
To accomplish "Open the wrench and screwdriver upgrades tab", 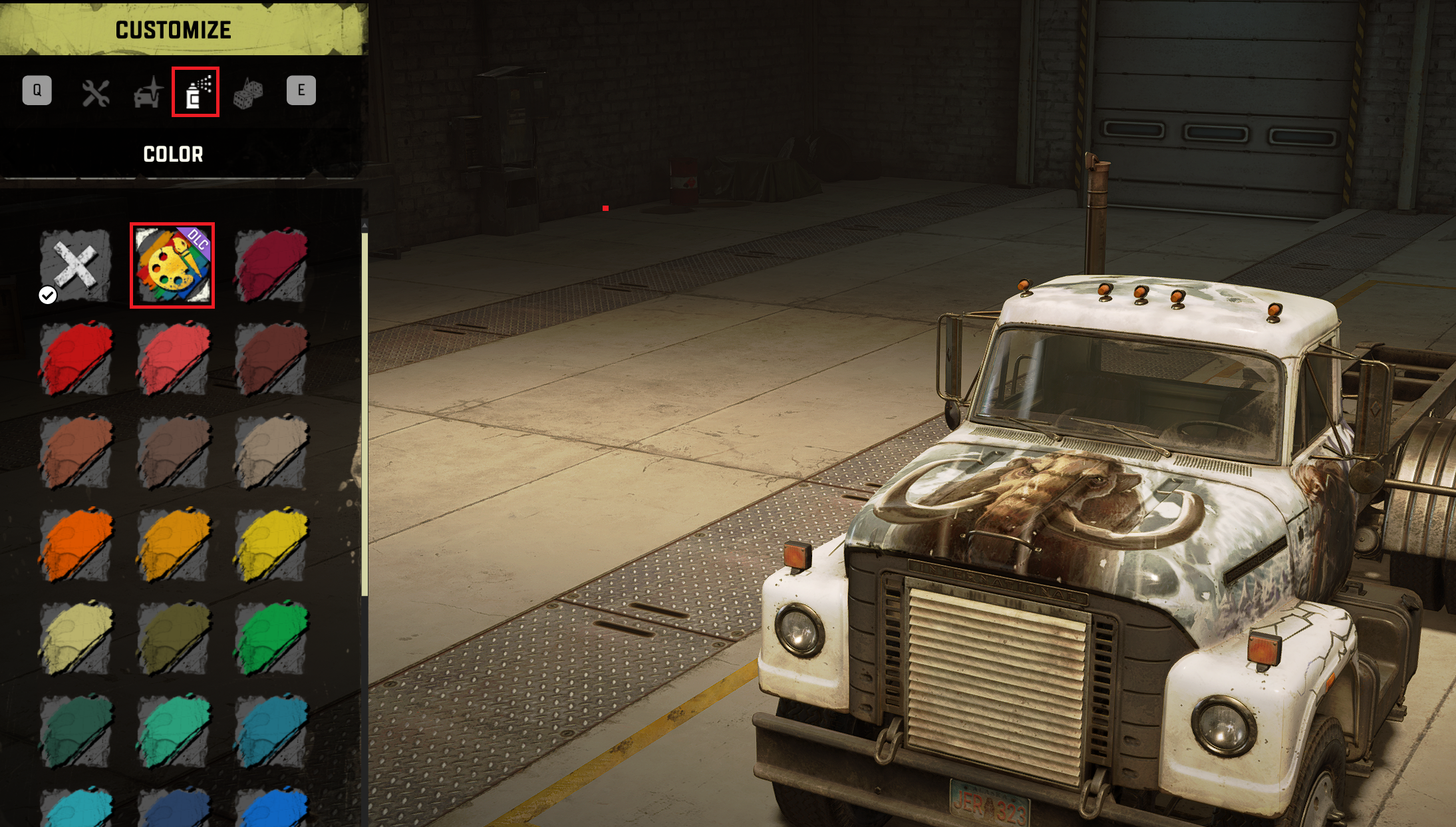I will tap(96, 93).
